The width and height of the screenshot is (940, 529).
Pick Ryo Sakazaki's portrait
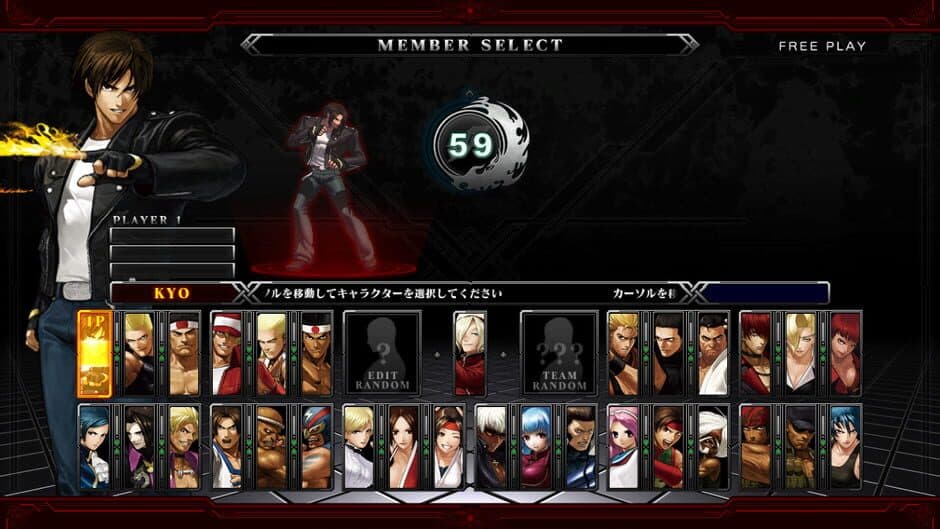[x=624, y=353]
